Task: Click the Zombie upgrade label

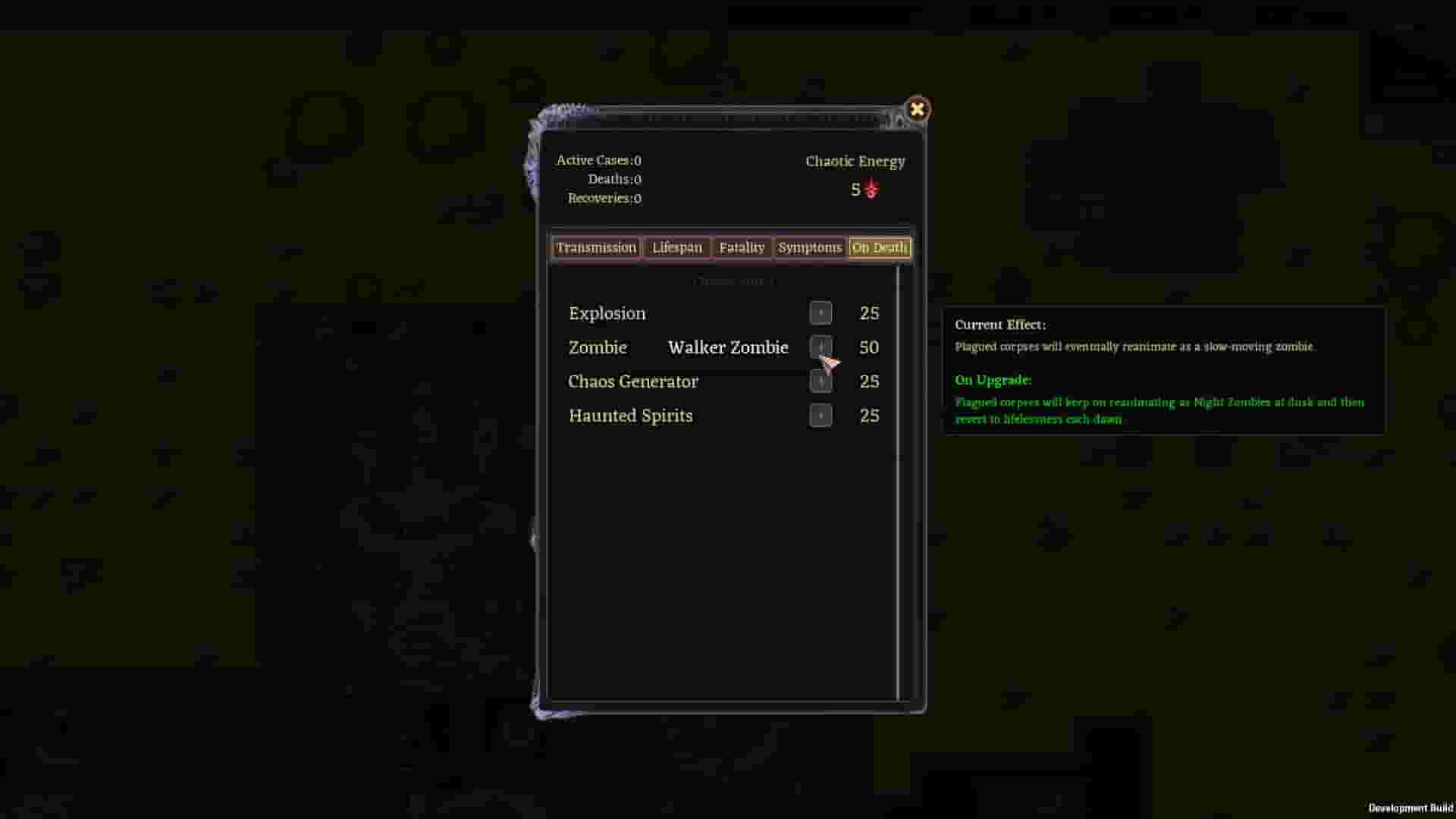Action: click(598, 347)
